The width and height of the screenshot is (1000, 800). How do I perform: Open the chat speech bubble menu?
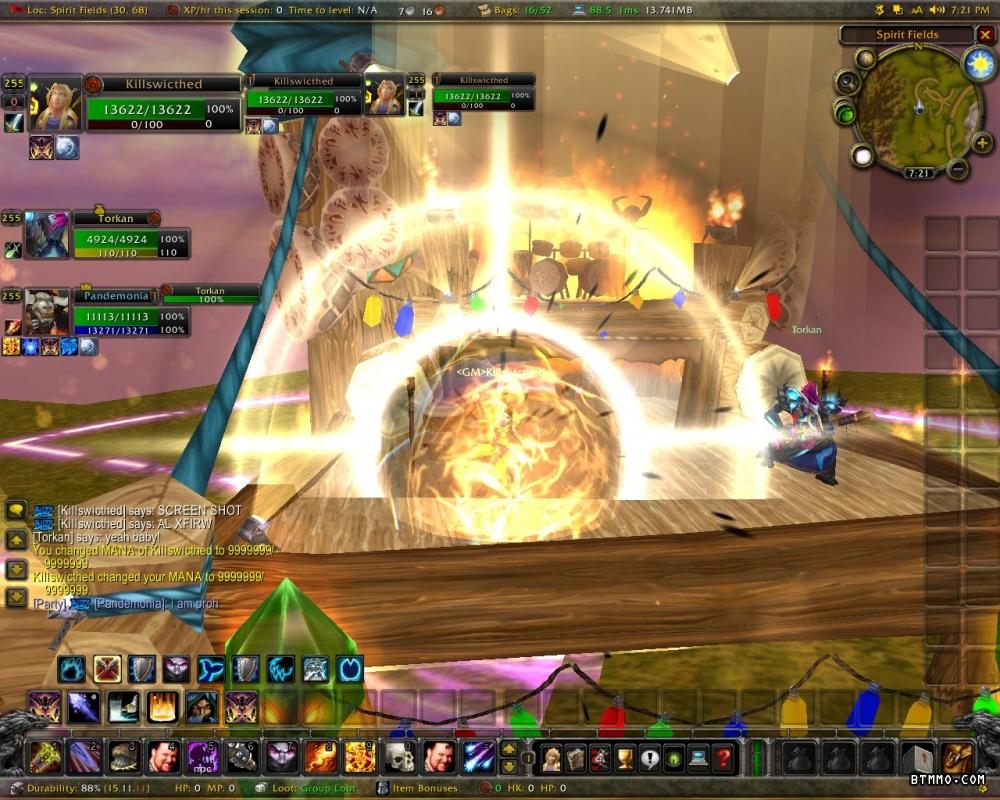pos(16,510)
